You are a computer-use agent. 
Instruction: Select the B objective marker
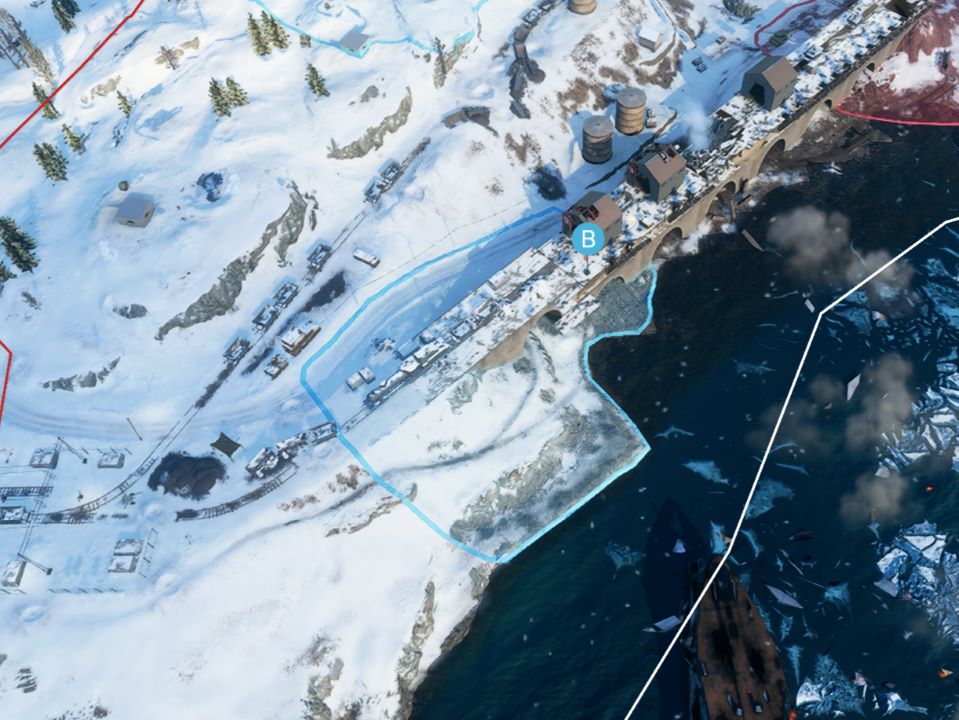pos(588,238)
